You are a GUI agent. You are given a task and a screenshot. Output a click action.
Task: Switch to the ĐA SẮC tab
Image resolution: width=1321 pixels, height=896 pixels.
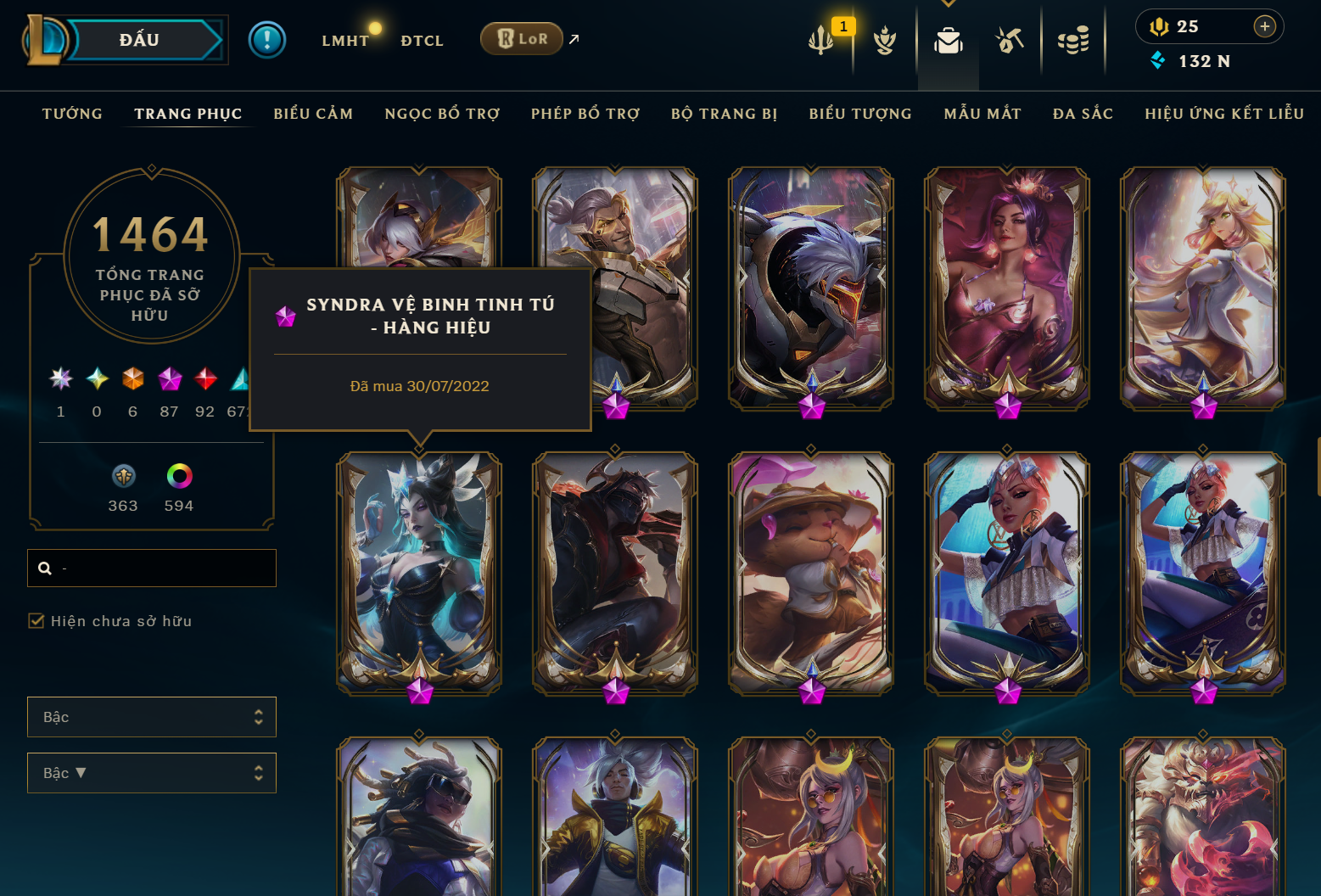pos(1082,113)
